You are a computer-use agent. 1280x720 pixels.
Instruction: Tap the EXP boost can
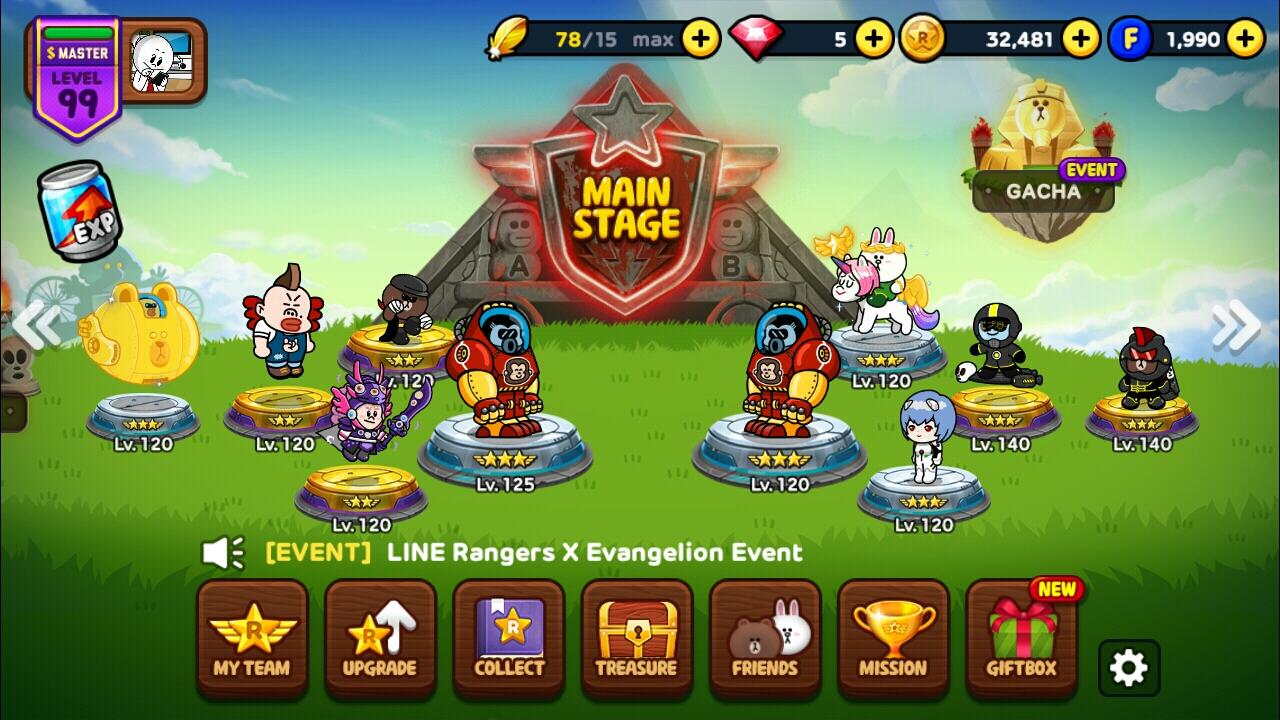tap(80, 212)
